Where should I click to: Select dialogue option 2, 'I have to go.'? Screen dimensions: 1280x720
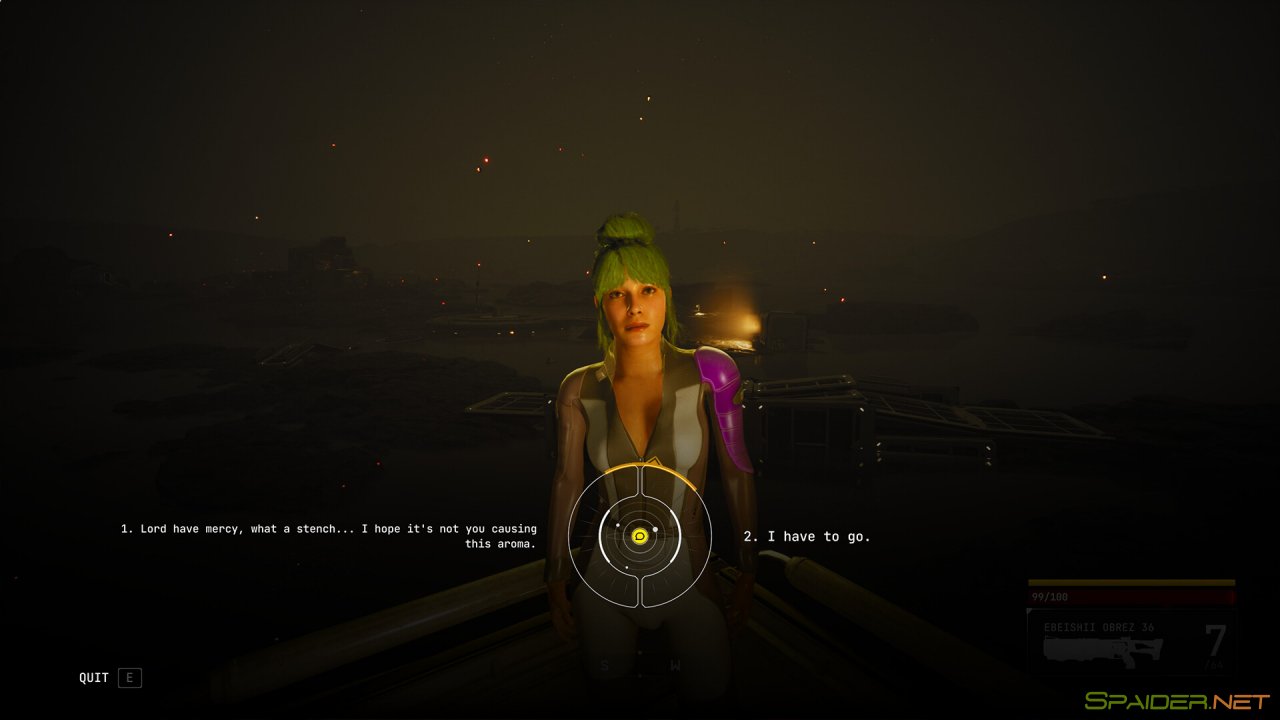[807, 535]
